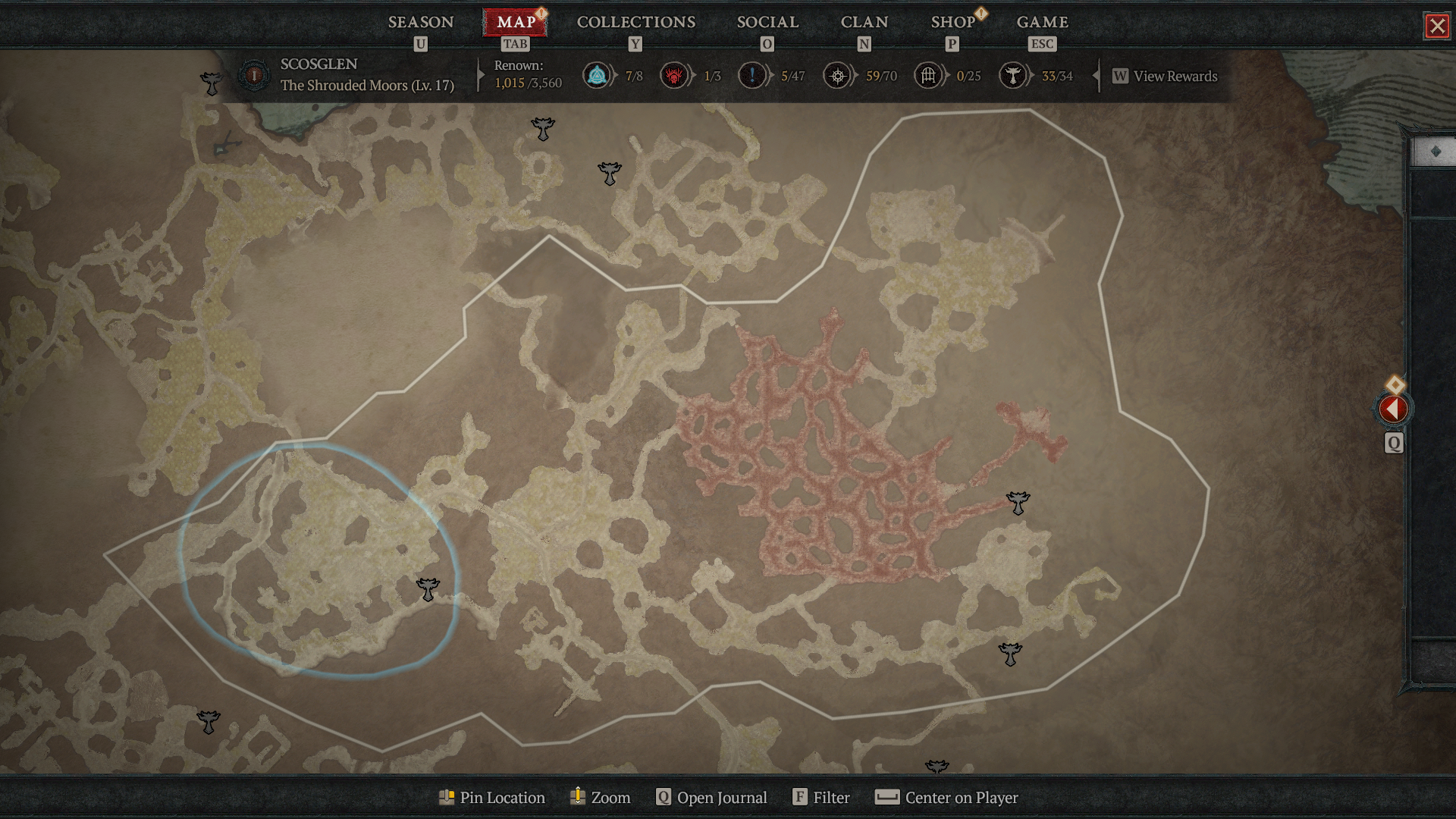Open the SOCIAL tab
Image resolution: width=1456 pixels, height=819 pixels.
[x=767, y=22]
